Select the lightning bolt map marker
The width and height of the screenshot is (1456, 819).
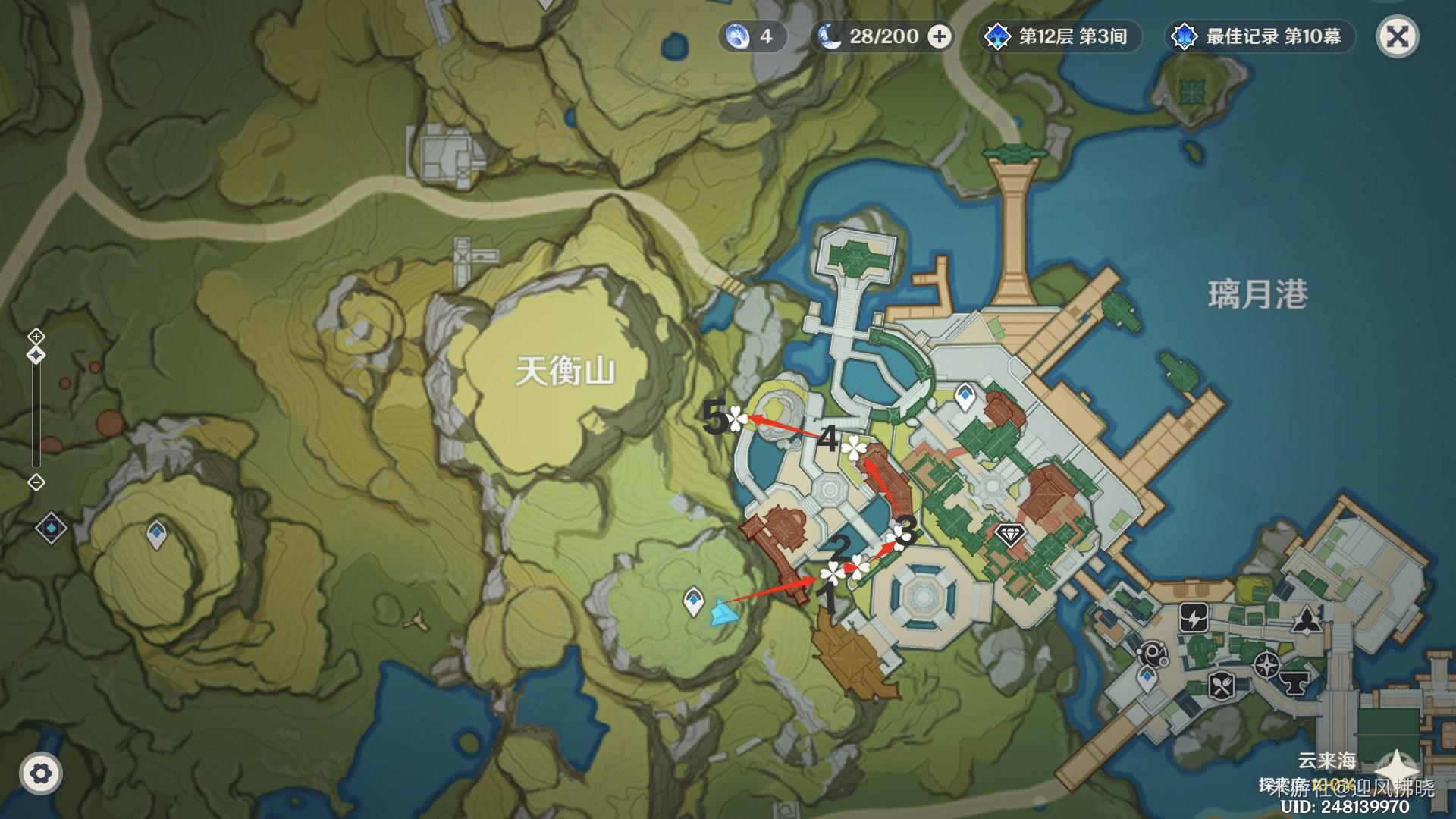point(1194,618)
